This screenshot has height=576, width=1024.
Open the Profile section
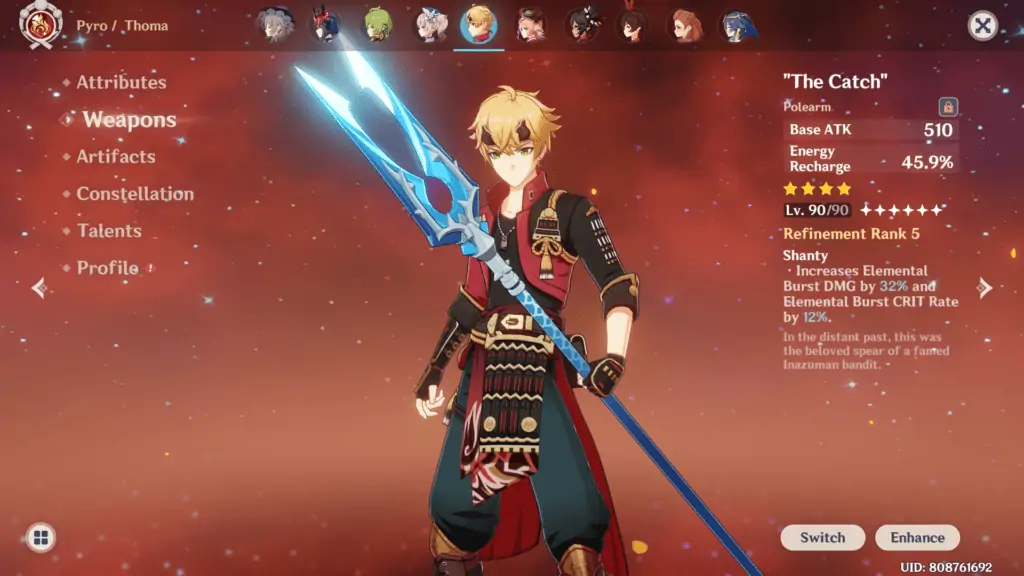coord(107,268)
